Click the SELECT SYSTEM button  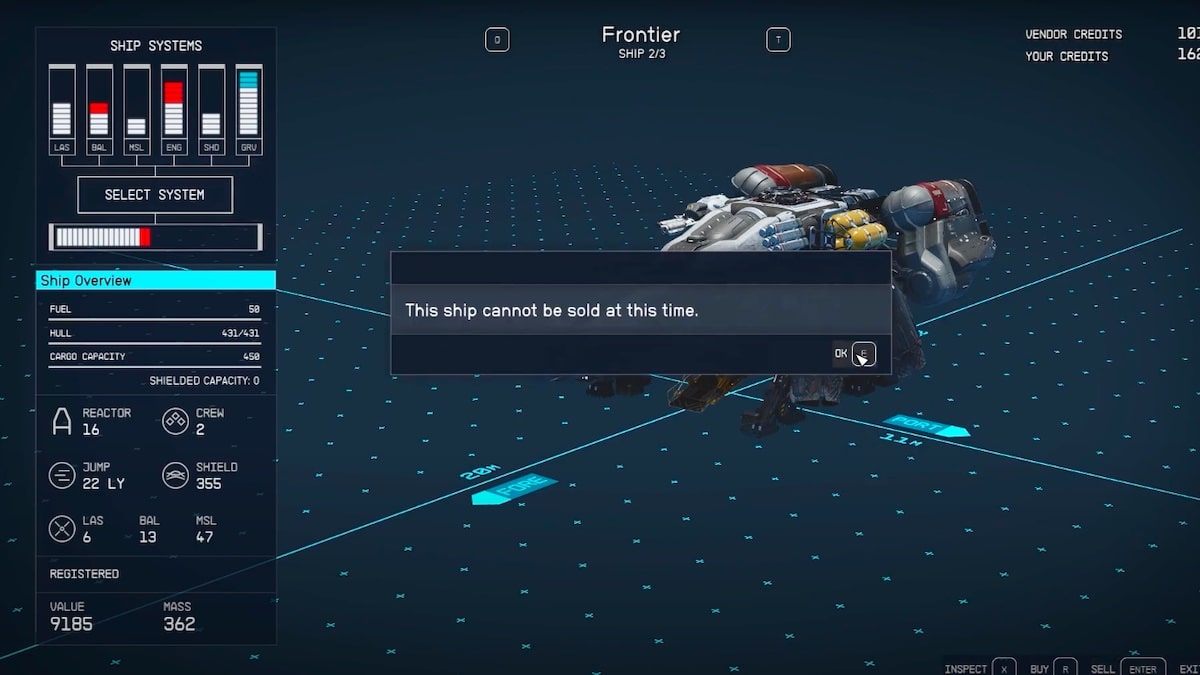[x=155, y=195]
